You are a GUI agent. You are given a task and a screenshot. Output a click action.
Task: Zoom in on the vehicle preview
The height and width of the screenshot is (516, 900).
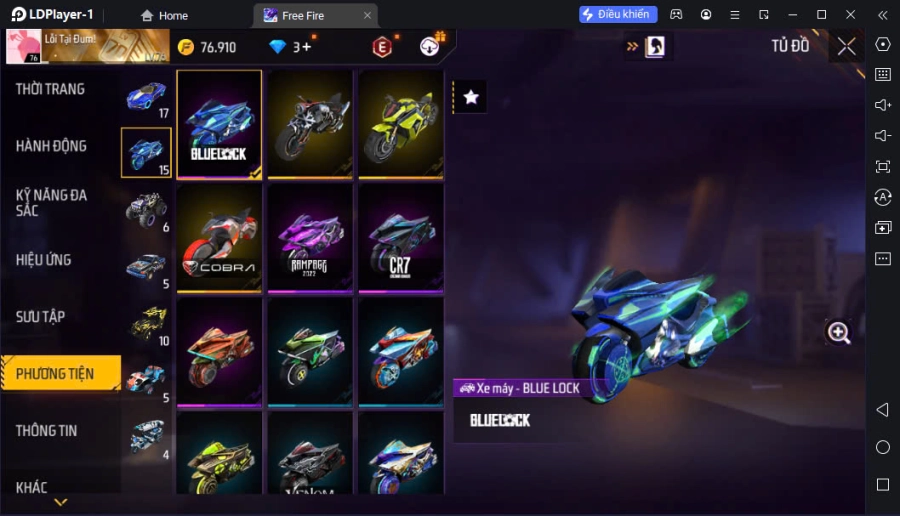[x=839, y=334]
